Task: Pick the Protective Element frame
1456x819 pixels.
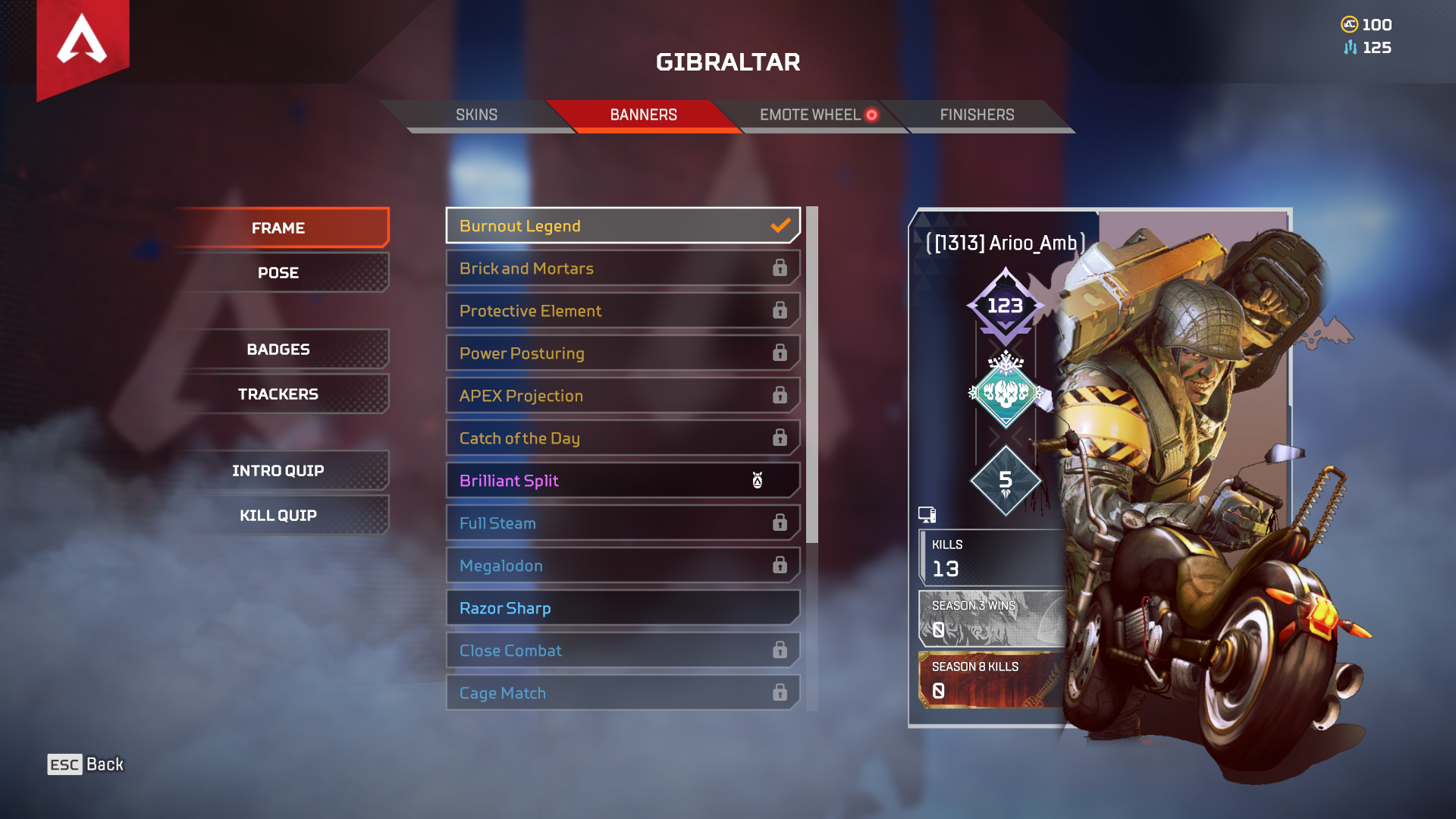Action: coord(622,311)
